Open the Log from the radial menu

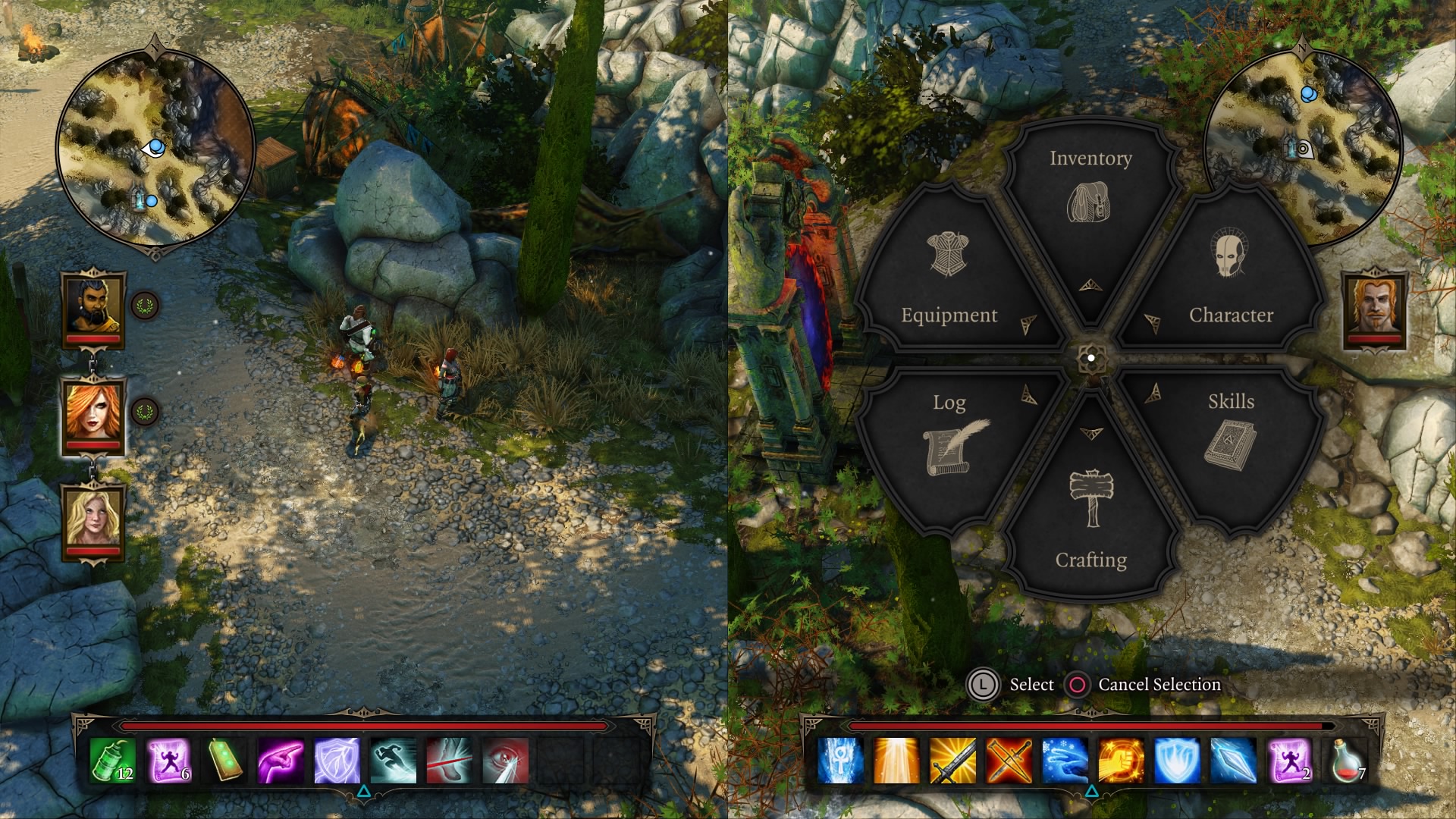[x=952, y=440]
